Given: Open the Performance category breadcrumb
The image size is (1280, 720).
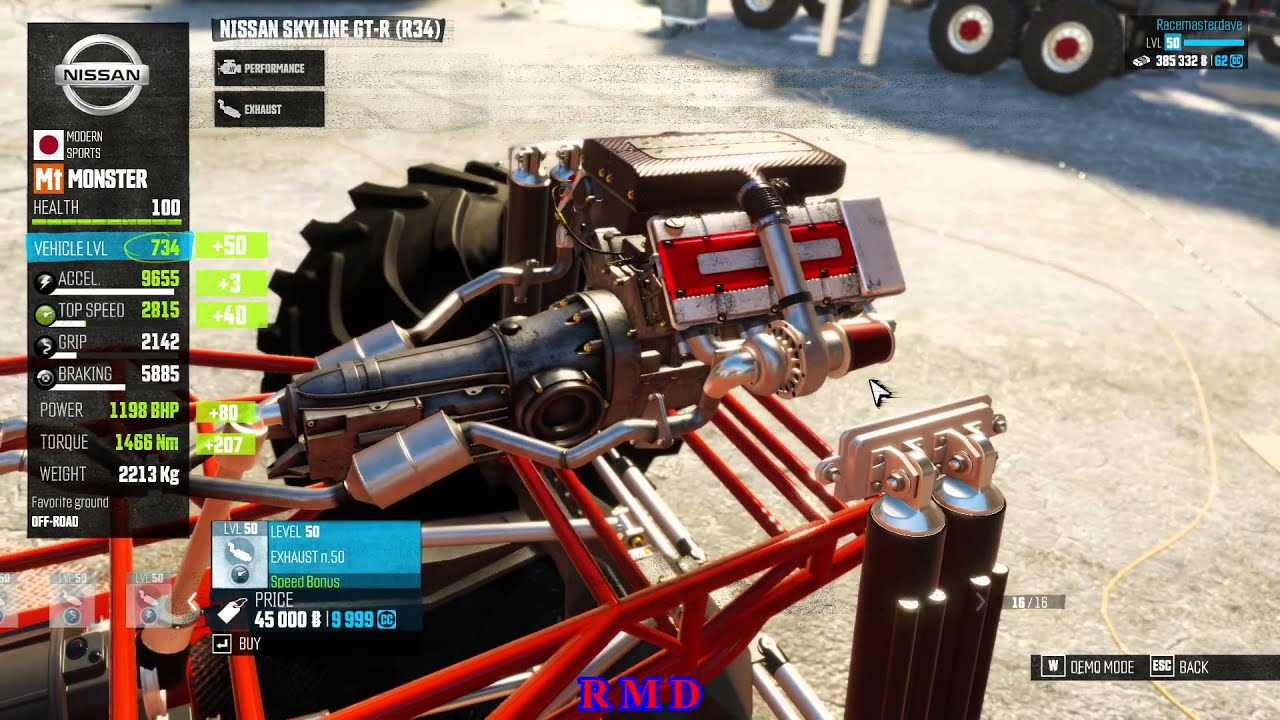Looking at the screenshot, I should coord(269,68).
